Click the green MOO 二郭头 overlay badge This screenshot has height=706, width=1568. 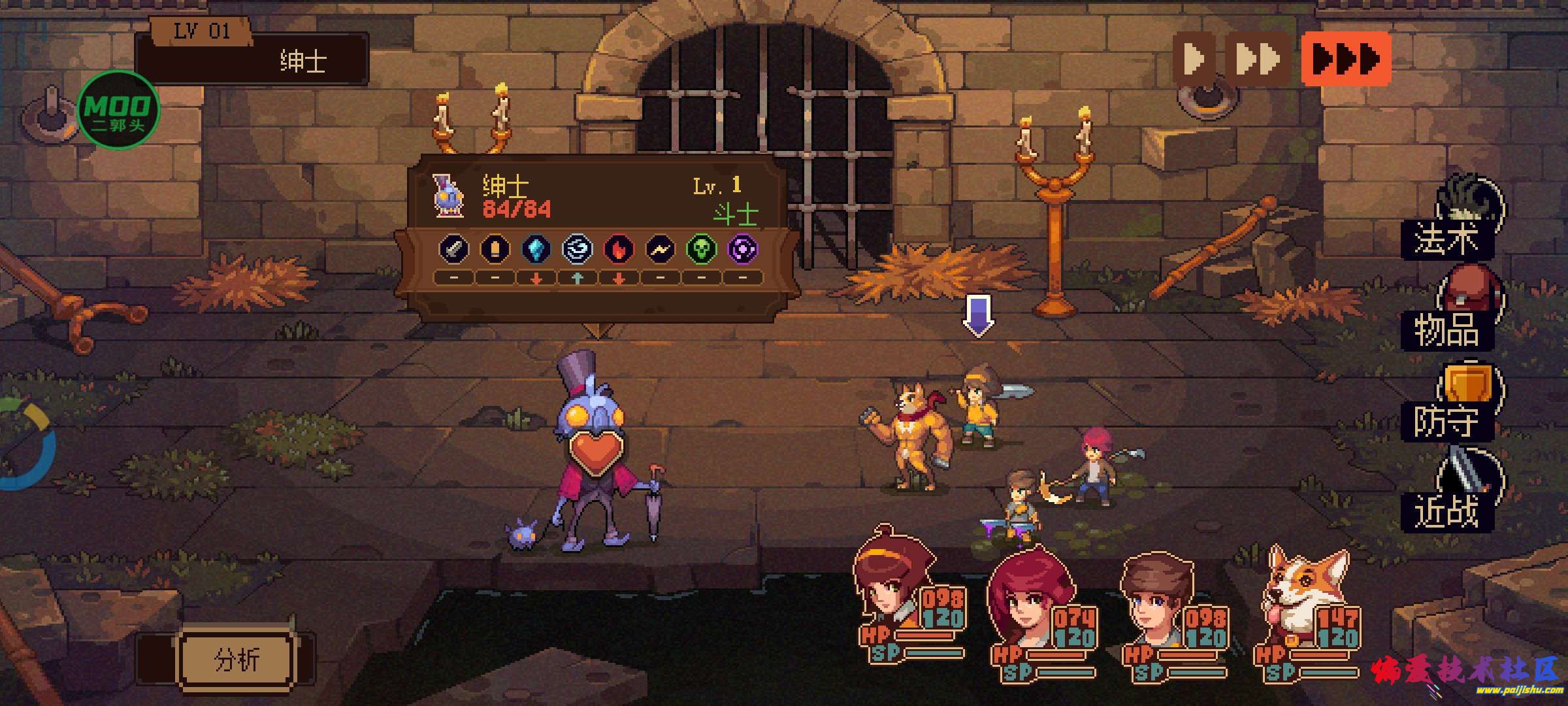tap(118, 110)
